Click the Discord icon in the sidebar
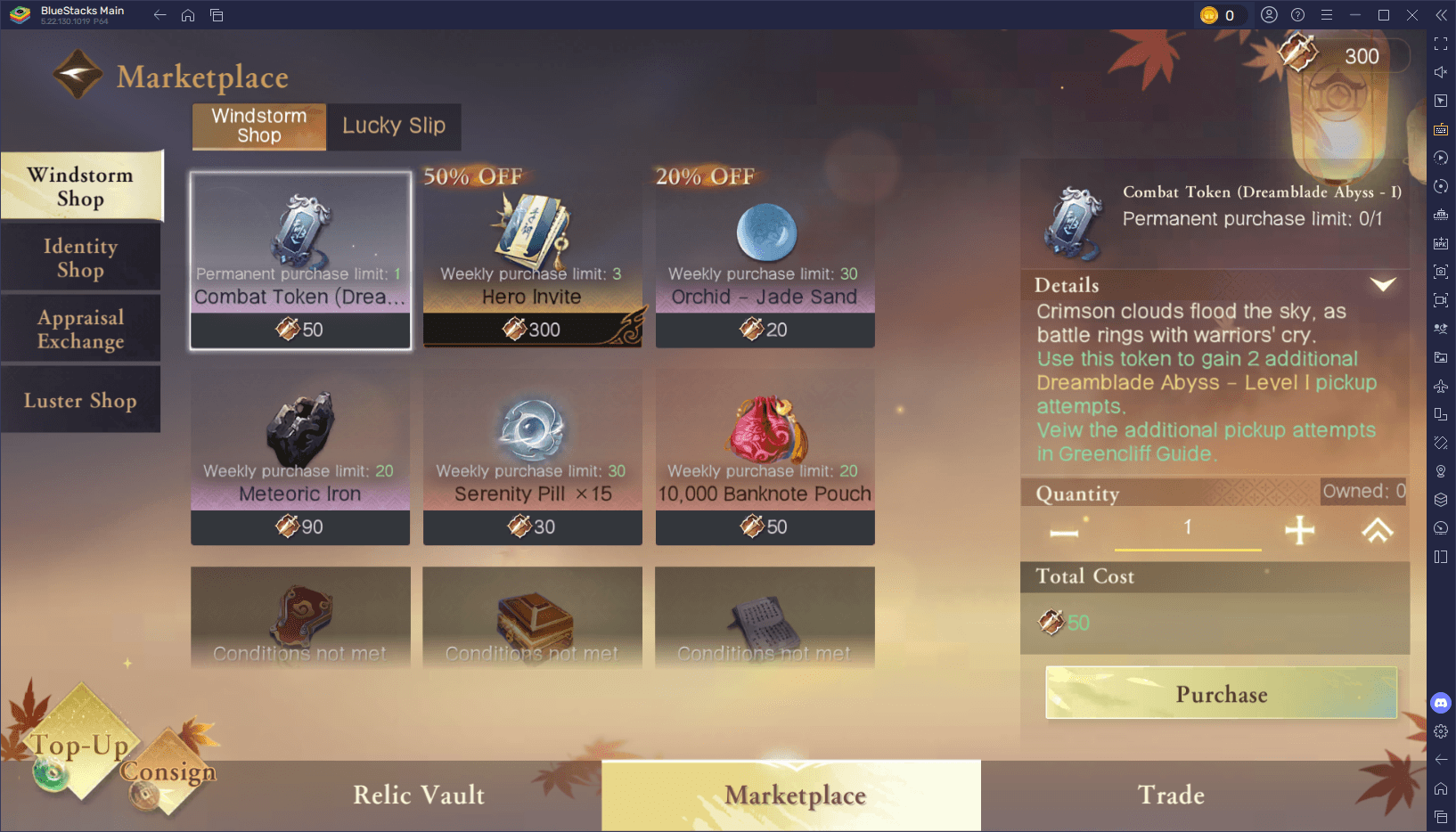The width and height of the screenshot is (1456, 832). [1441, 703]
